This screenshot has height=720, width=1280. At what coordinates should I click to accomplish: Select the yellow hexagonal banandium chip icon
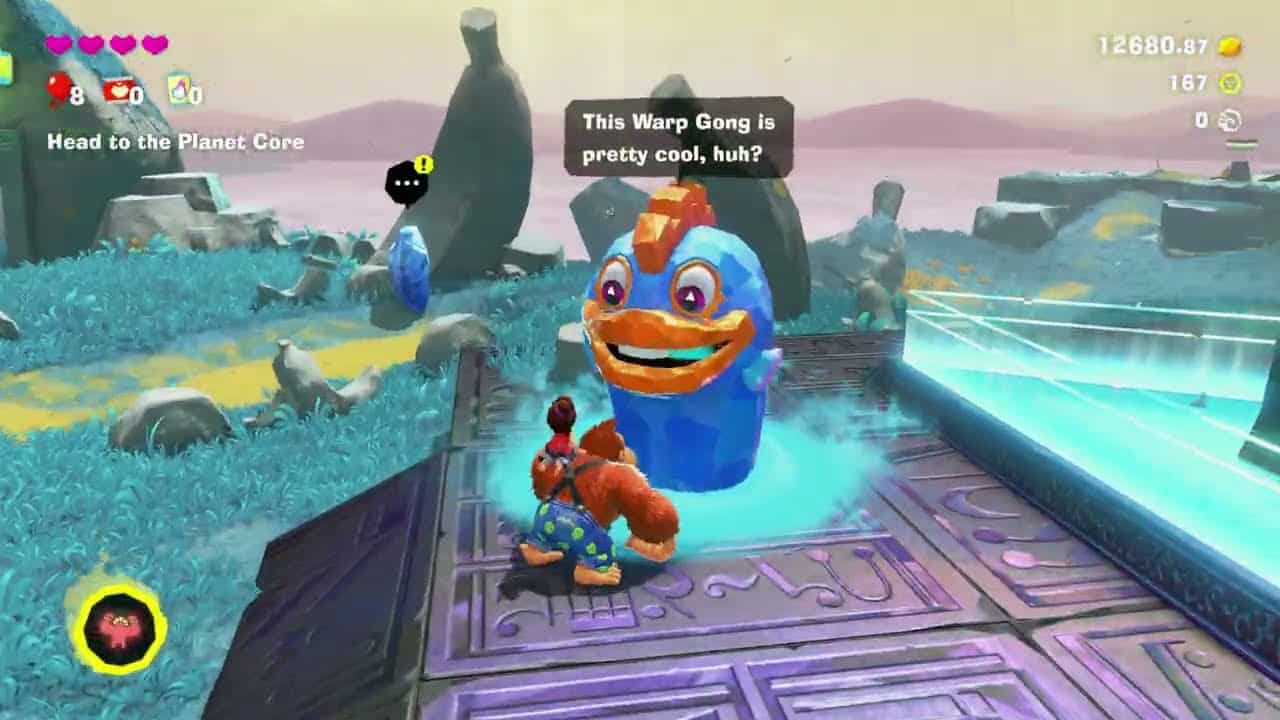(x=1229, y=83)
